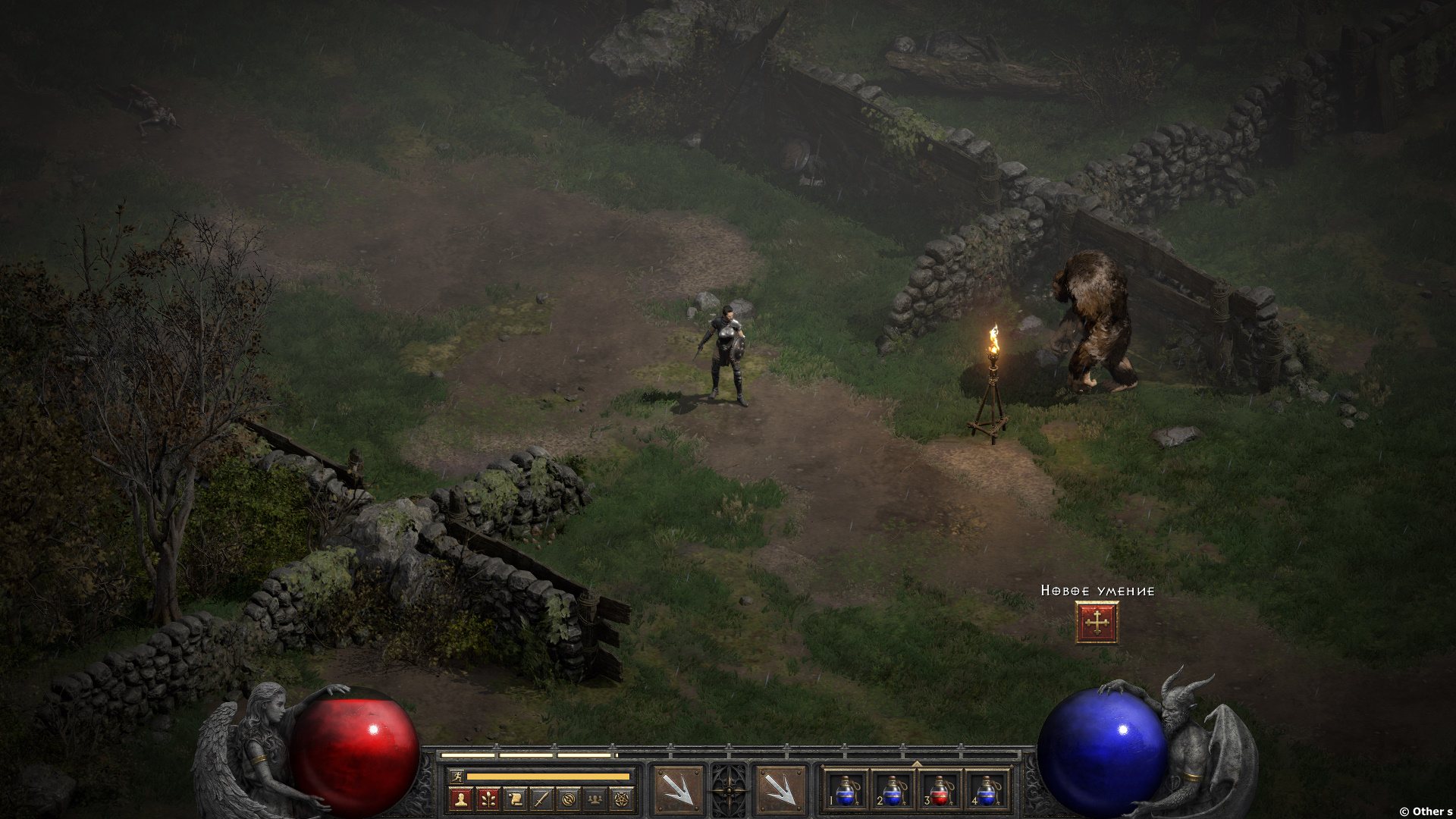Open inventory with the sword icon
The width and height of the screenshot is (1456, 819).
coord(541,799)
